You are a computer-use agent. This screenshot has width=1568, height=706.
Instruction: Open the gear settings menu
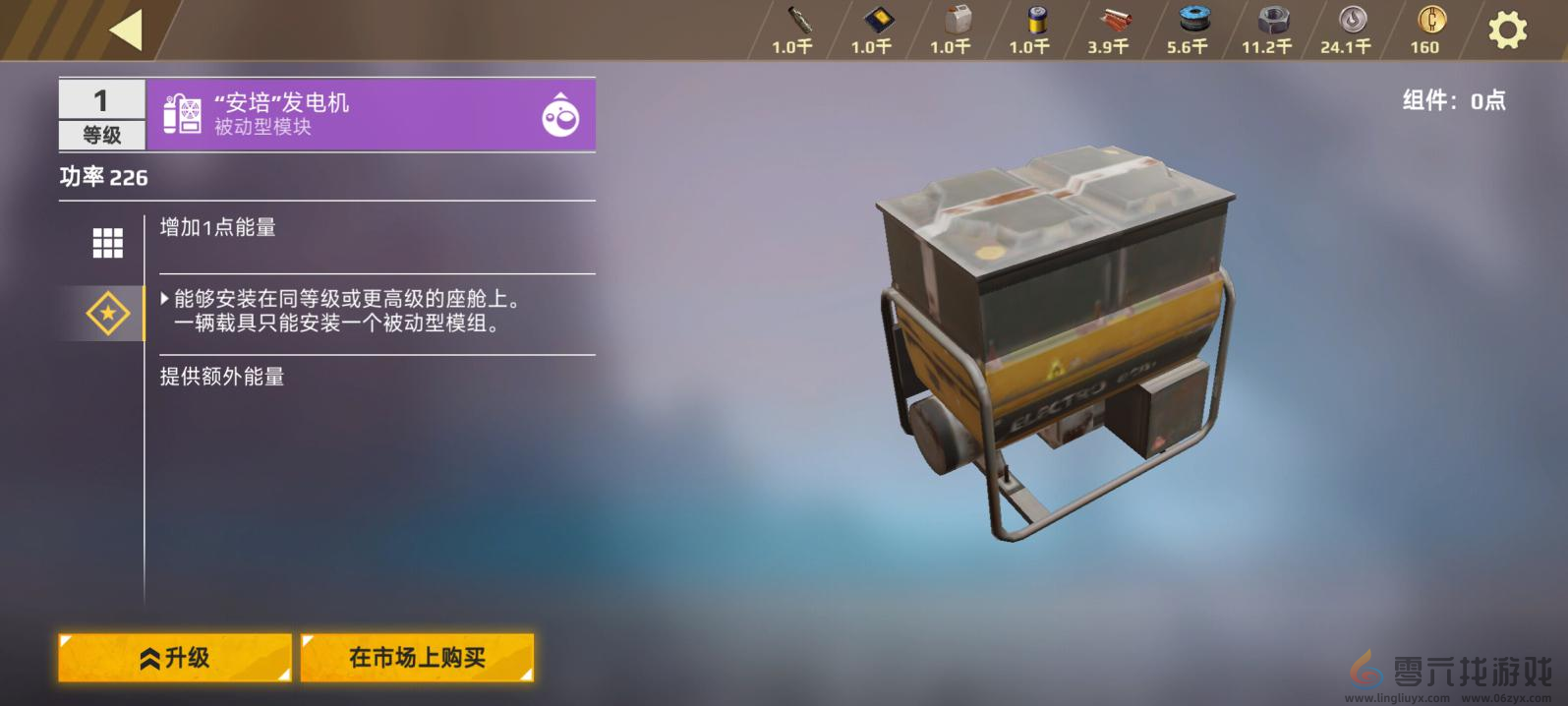[x=1507, y=30]
